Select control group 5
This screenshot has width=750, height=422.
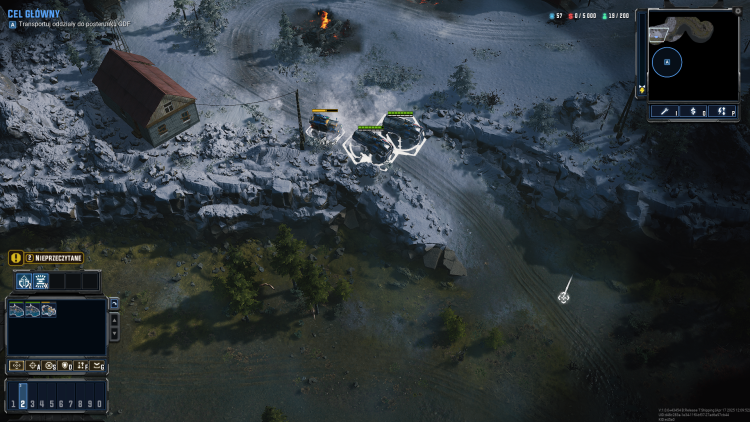point(50,404)
